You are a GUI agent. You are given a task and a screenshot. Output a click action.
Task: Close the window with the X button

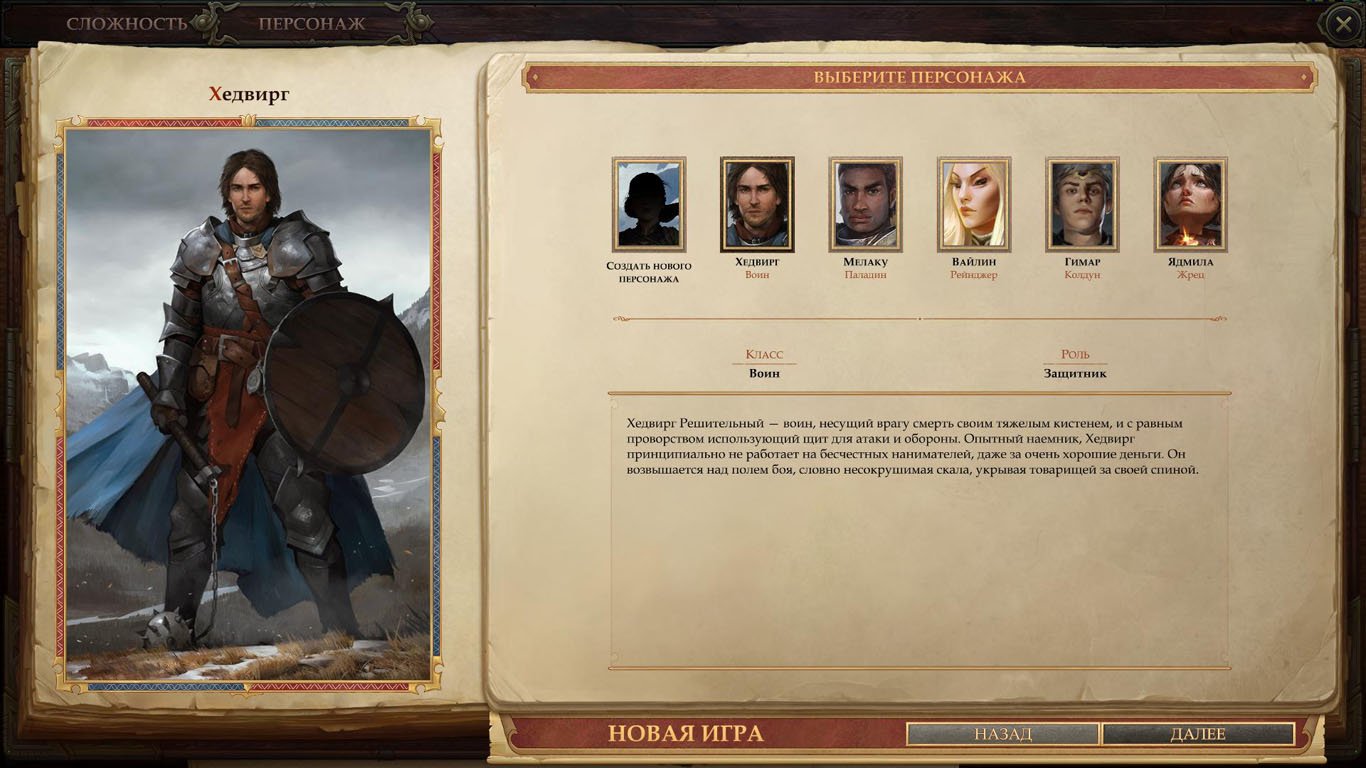click(x=1344, y=22)
